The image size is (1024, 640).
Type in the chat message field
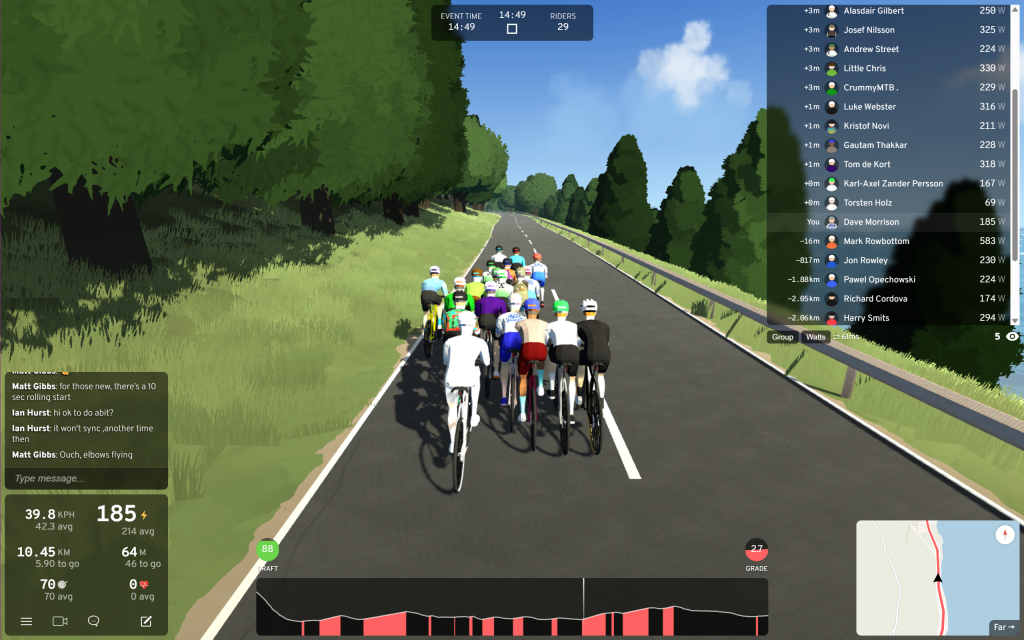[x=85, y=478]
